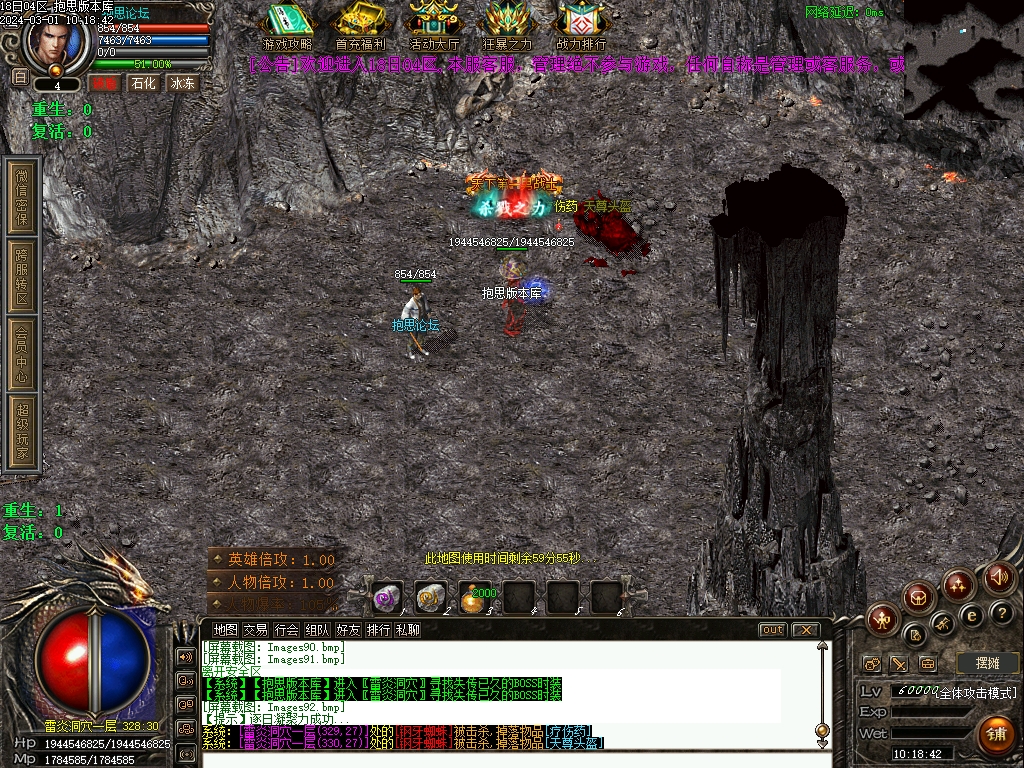The image size is (1024, 768).
Task: Select the 好友 friends chat tab
Action: [x=348, y=630]
